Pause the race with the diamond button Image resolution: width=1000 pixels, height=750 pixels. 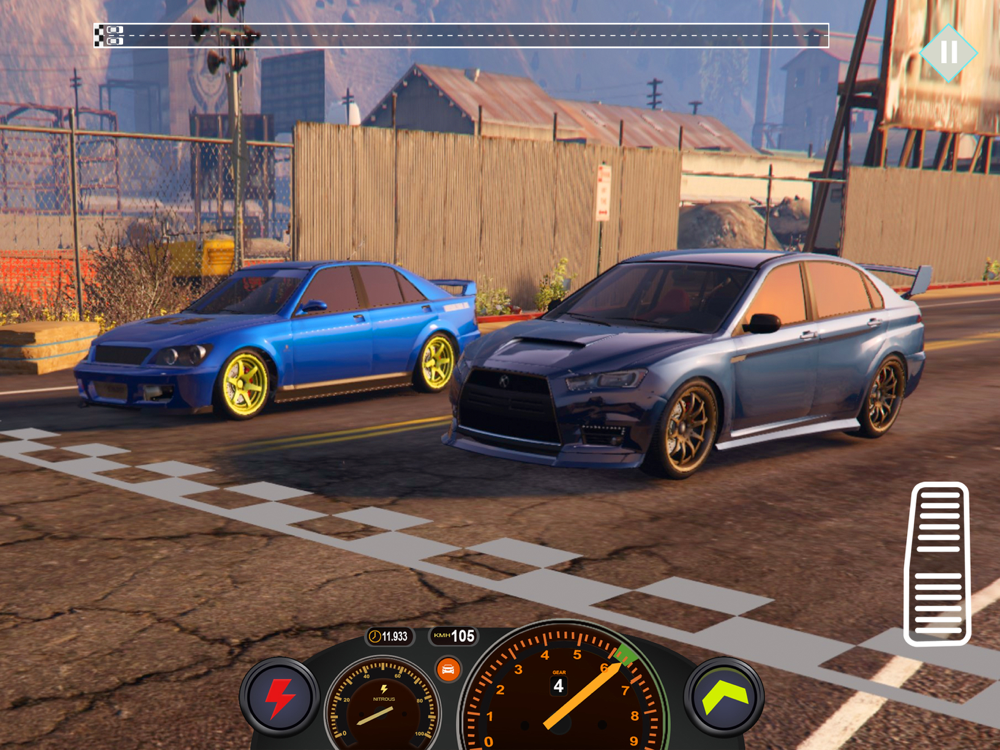(948, 53)
